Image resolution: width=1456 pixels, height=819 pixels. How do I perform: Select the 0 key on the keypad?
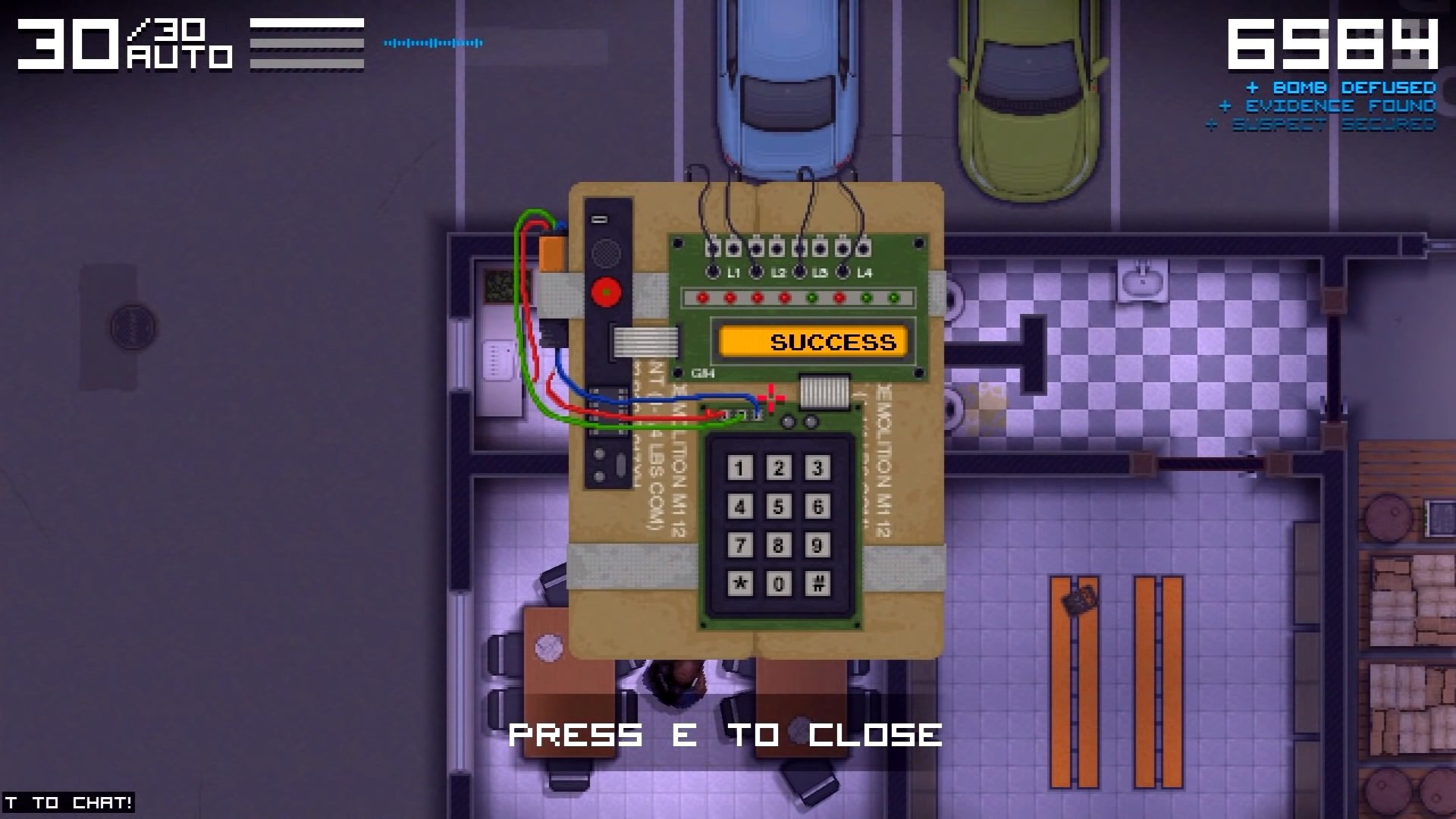point(779,584)
